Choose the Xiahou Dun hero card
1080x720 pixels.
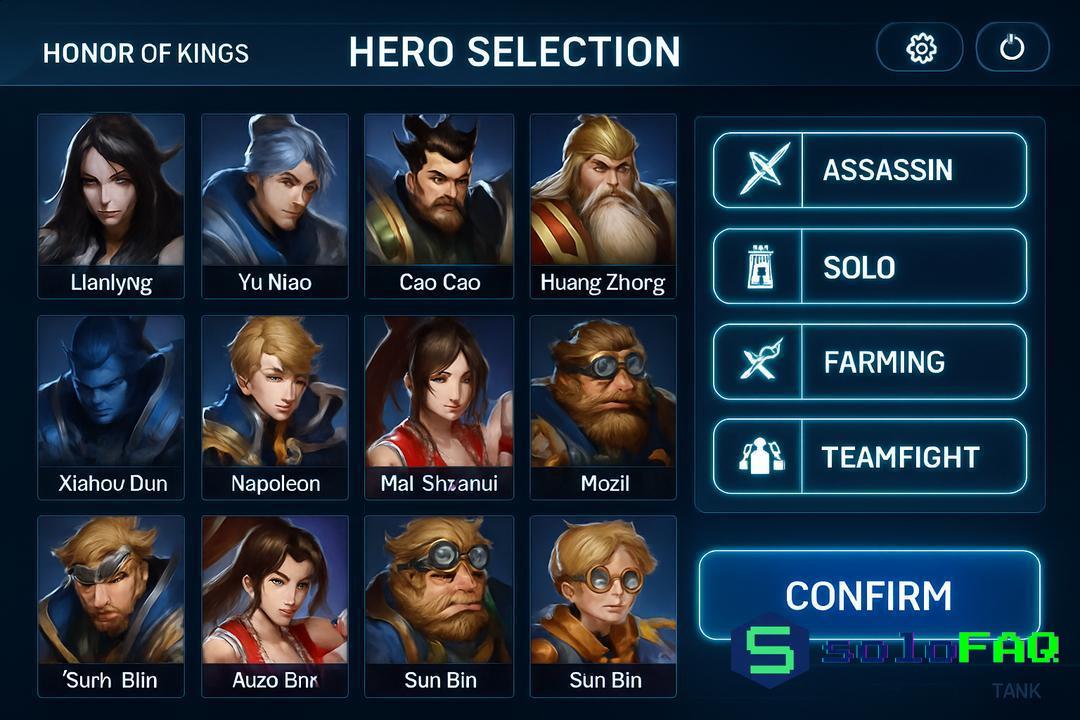[x=111, y=407]
